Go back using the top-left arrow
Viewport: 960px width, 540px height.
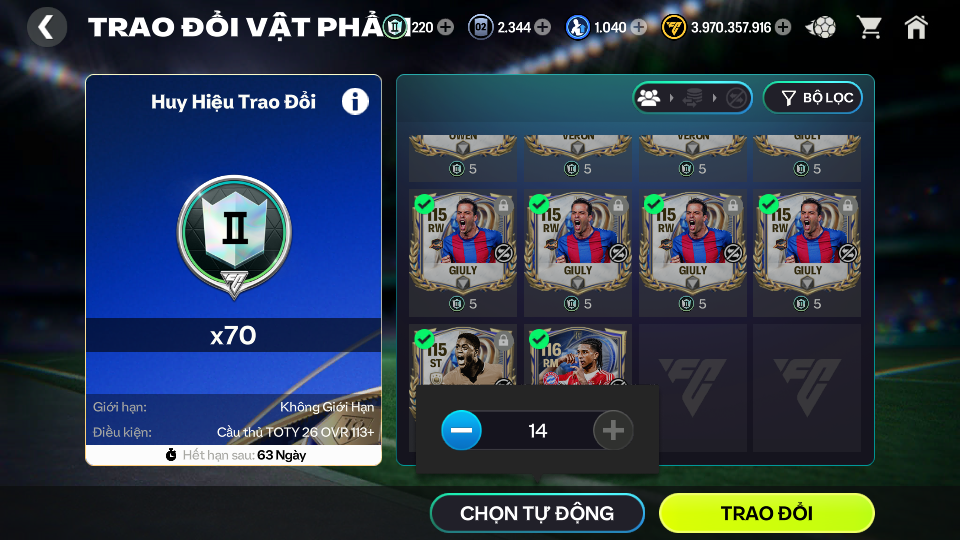46,27
